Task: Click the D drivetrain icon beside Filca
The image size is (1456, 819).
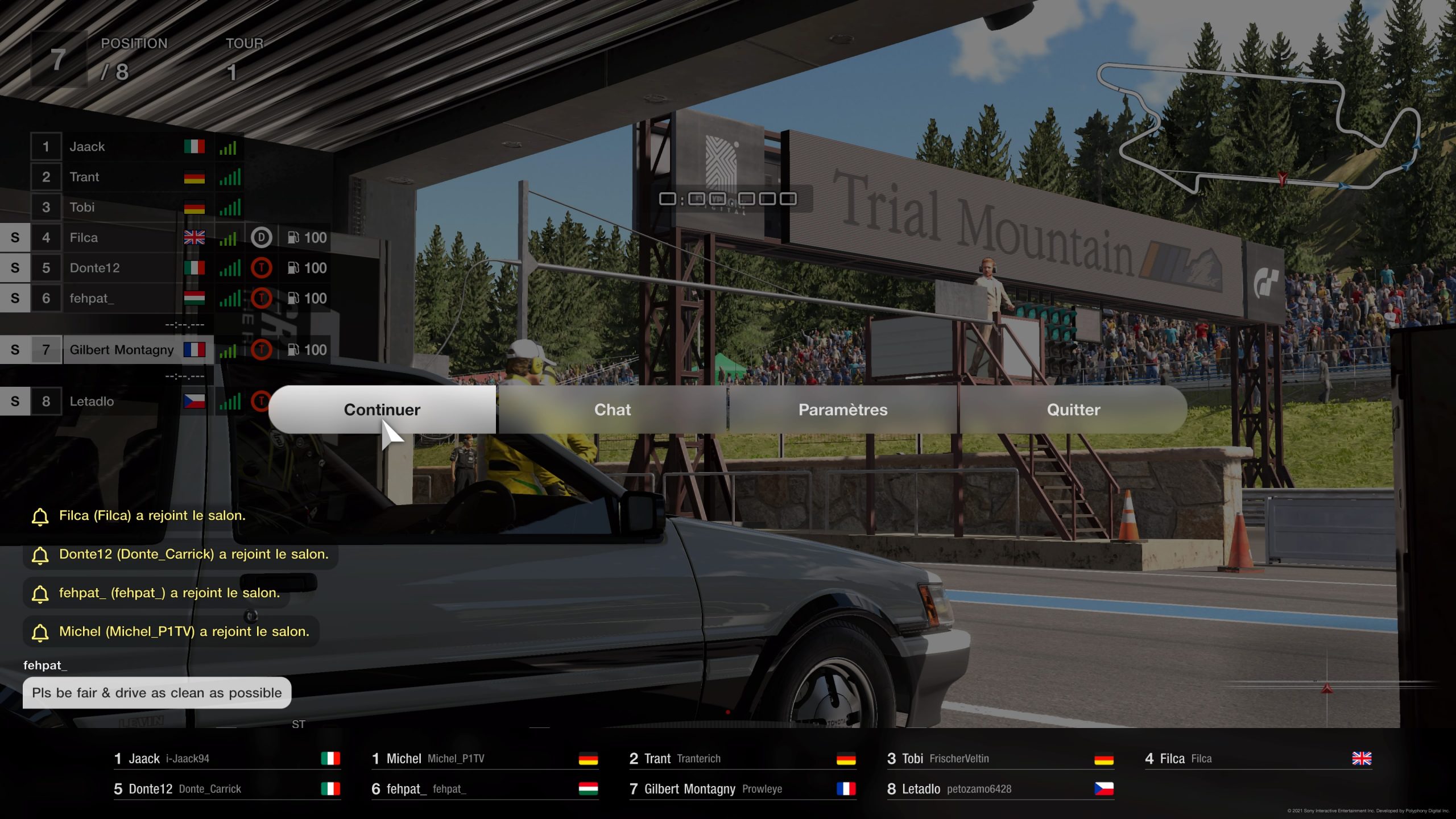Action: coord(262,238)
